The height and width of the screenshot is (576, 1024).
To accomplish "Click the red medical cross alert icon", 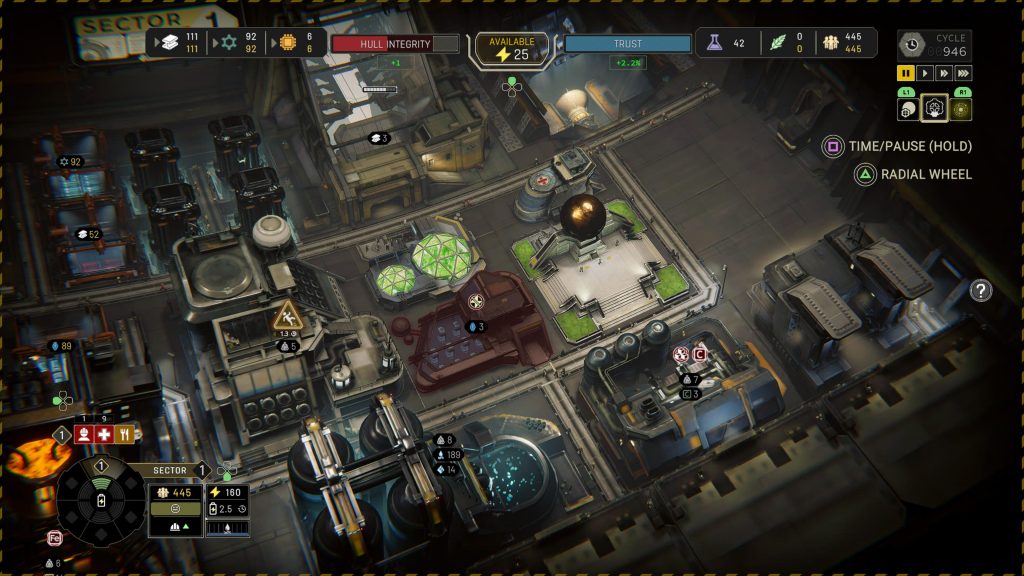I will click(x=104, y=434).
